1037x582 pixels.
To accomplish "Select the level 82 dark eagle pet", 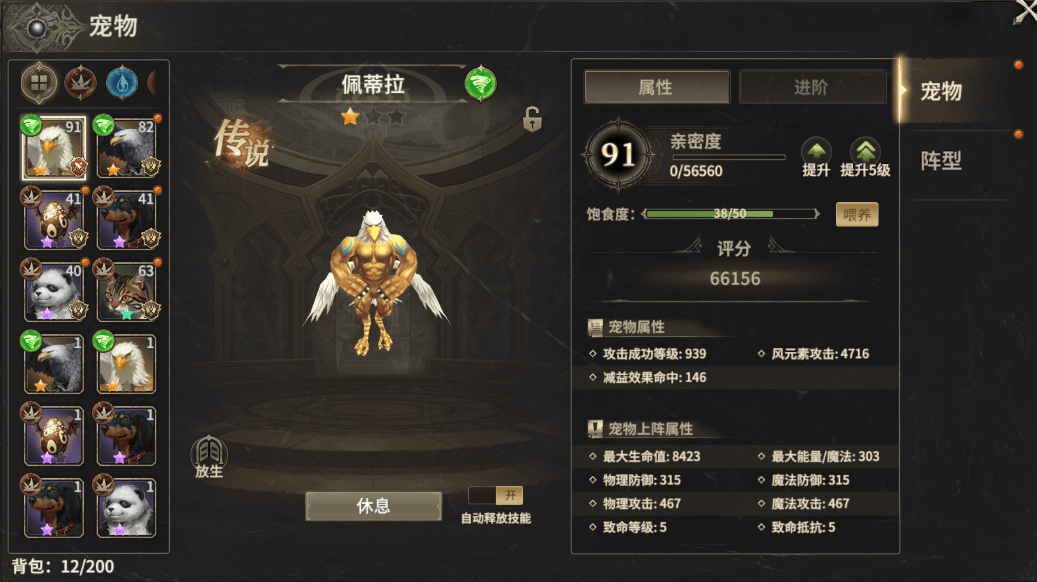I will (x=127, y=146).
